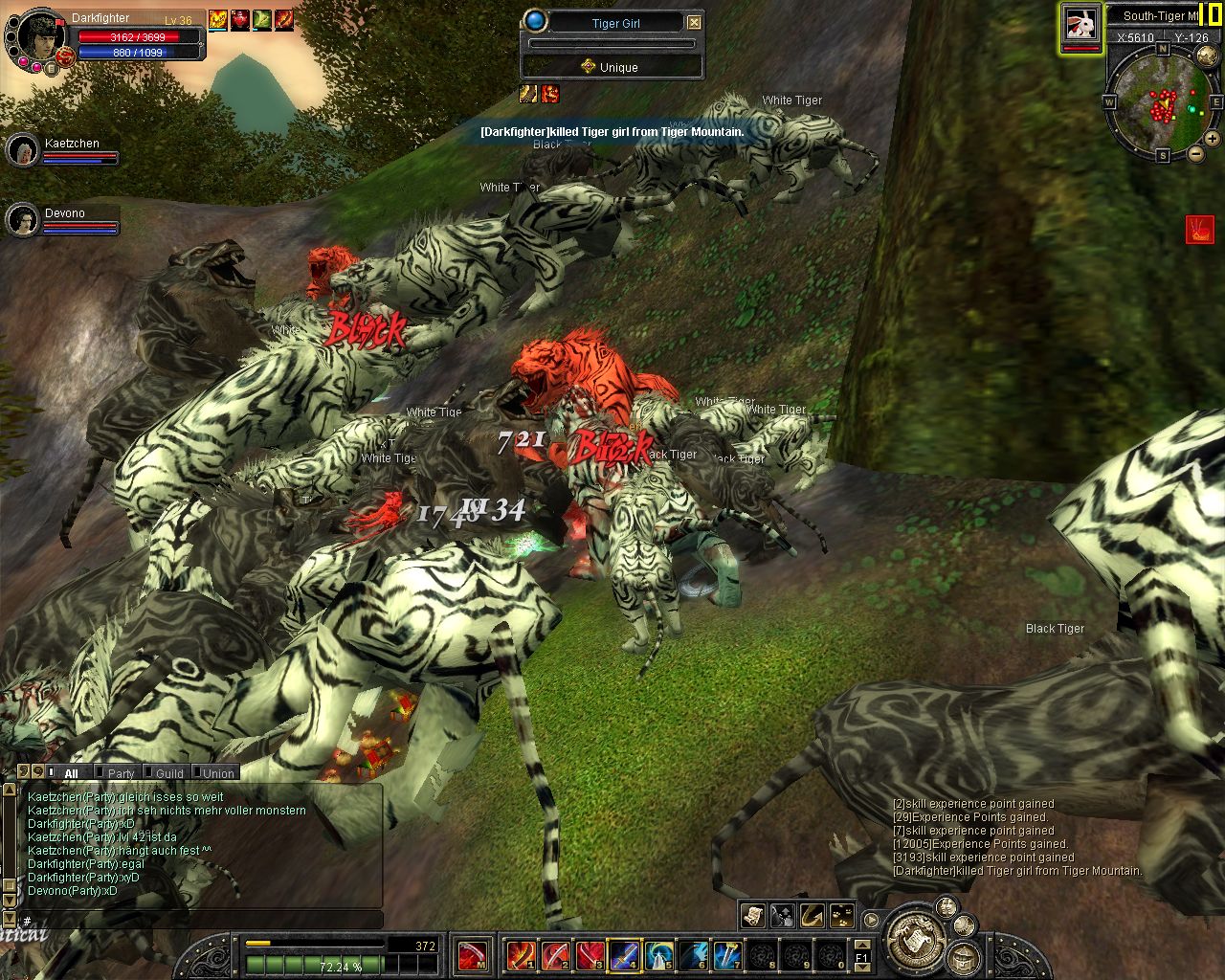Zoom in the minimap with plus button

click(x=1212, y=139)
